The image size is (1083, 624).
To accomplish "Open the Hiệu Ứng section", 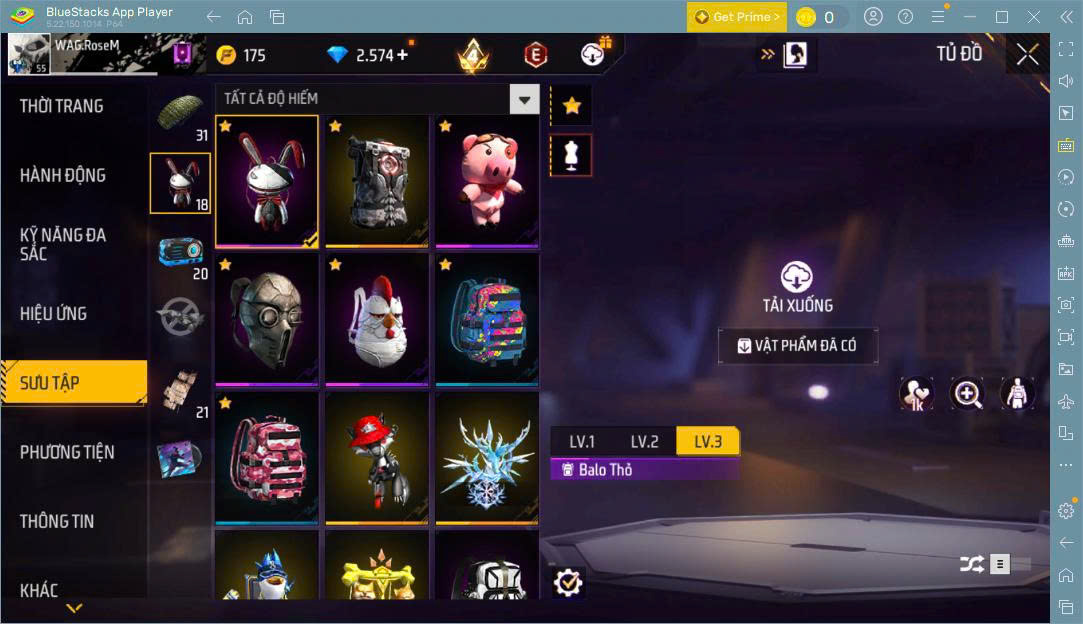I will click(x=53, y=313).
